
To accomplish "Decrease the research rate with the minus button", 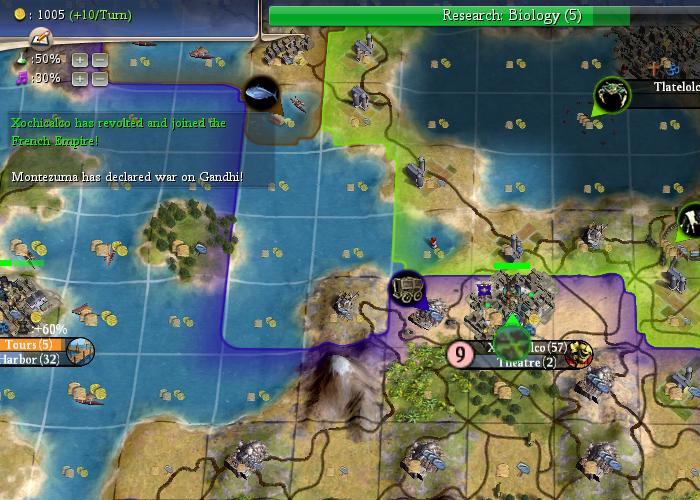I will pyautogui.click(x=100, y=59).
